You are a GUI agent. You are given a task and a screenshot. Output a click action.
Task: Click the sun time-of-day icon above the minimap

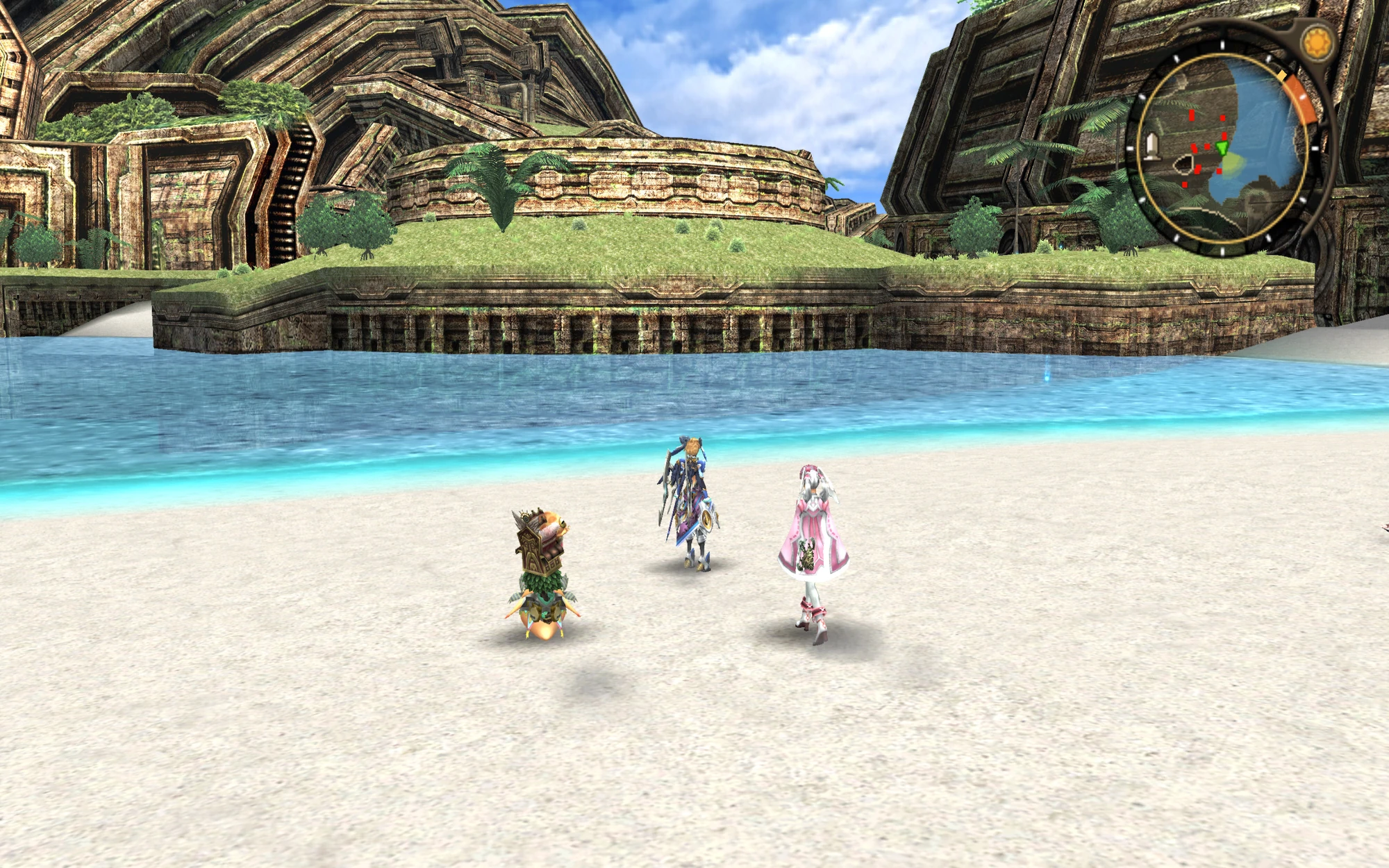[1318, 41]
